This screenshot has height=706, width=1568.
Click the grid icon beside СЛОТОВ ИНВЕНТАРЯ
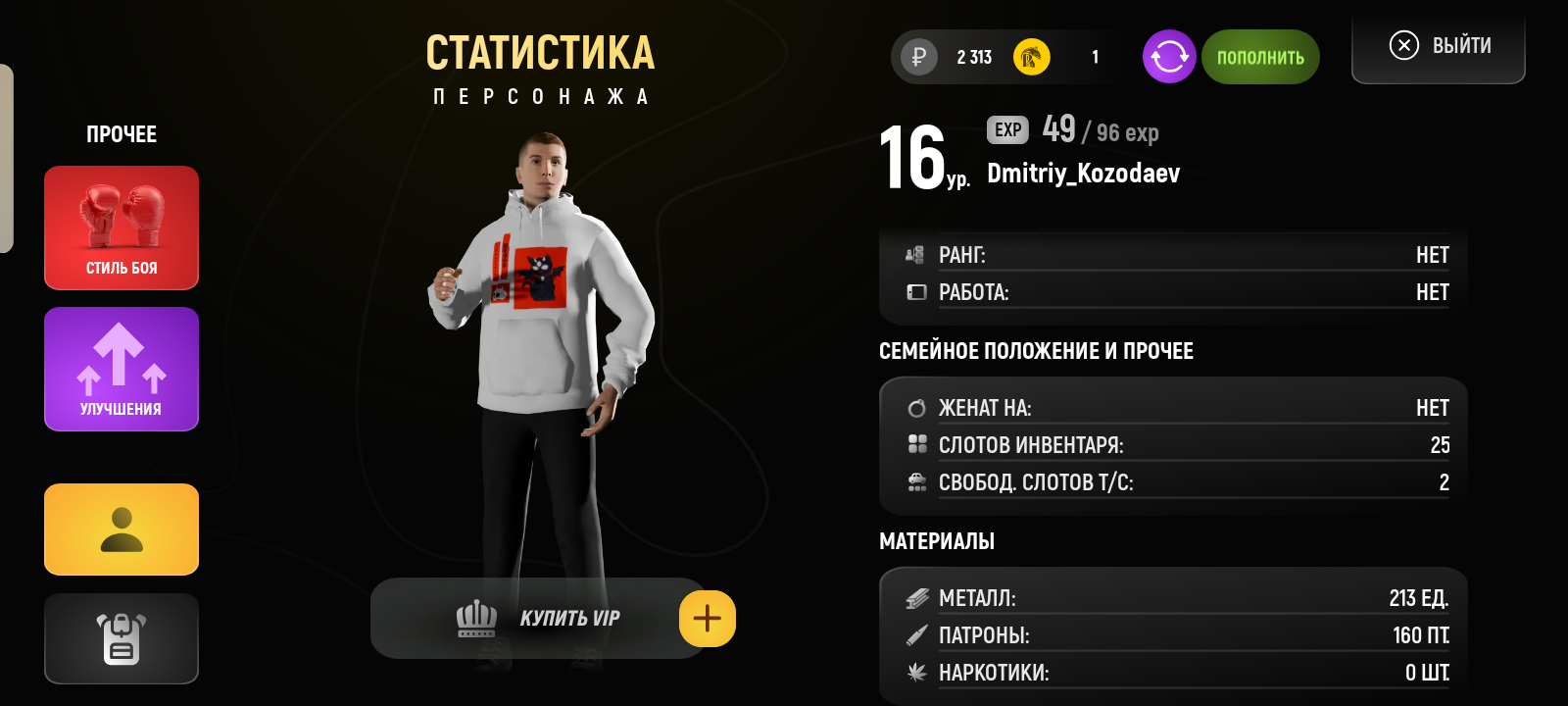coord(917,444)
